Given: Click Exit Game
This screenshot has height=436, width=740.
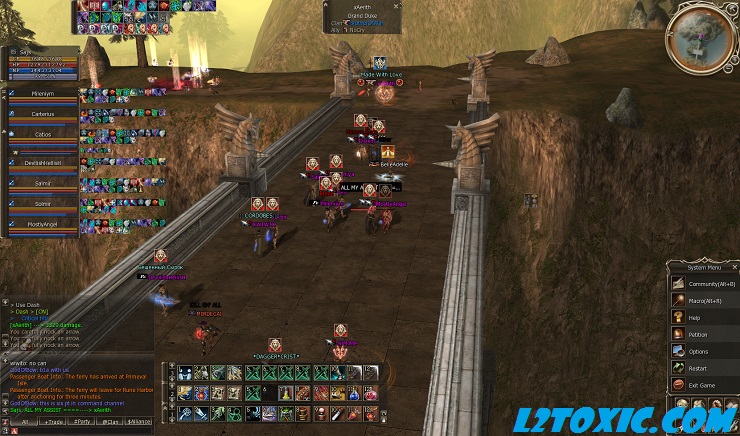Looking at the screenshot, I should tap(702, 385).
